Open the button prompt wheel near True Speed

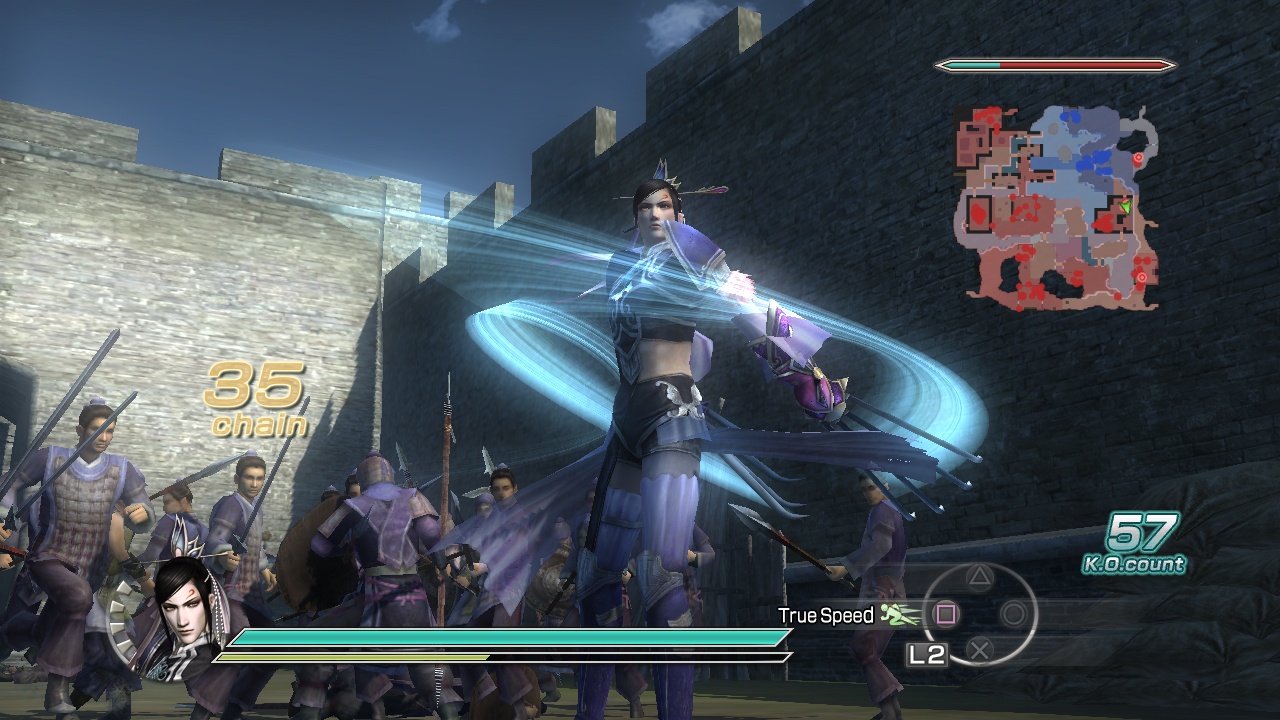(980, 612)
